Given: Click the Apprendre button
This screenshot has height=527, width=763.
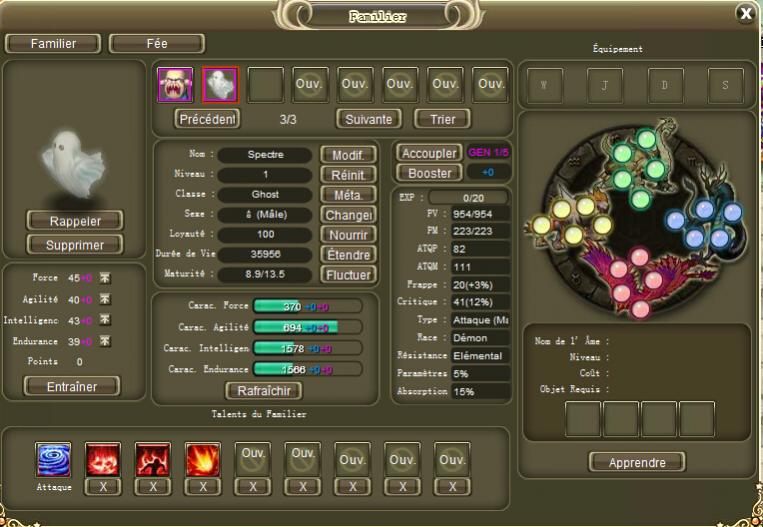Looking at the screenshot, I should click(x=637, y=462).
